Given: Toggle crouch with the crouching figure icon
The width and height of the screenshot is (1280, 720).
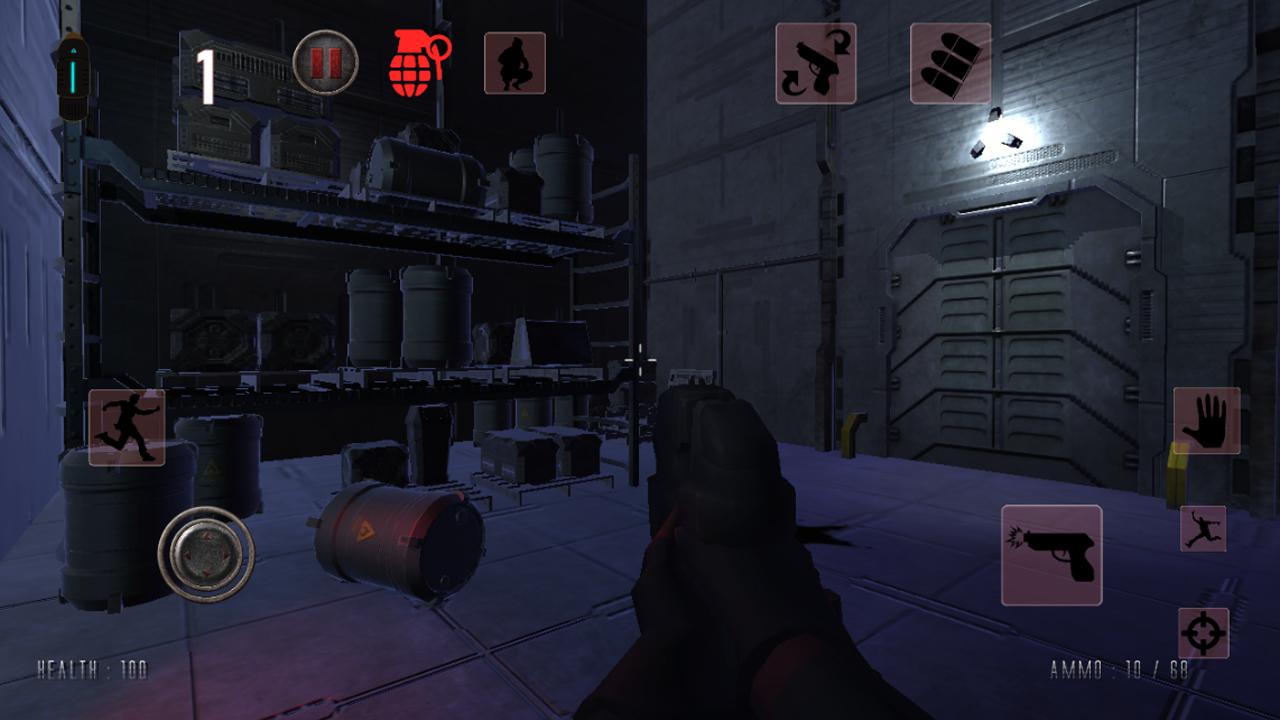Looking at the screenshot, I should click(515, 63).
